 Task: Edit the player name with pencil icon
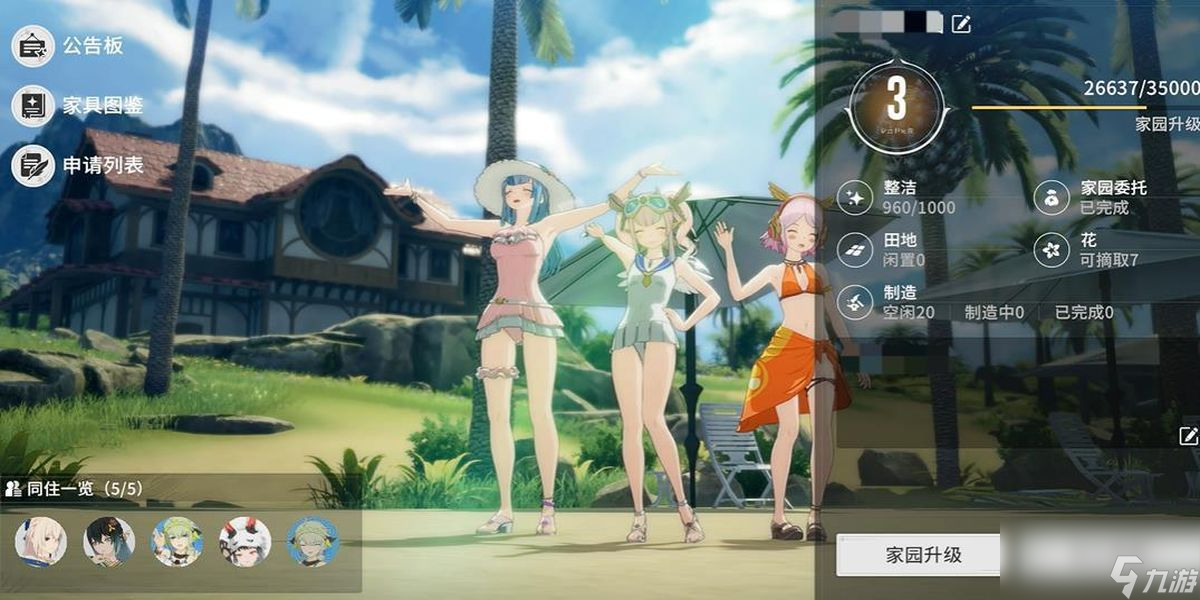[x=961, y=23]
